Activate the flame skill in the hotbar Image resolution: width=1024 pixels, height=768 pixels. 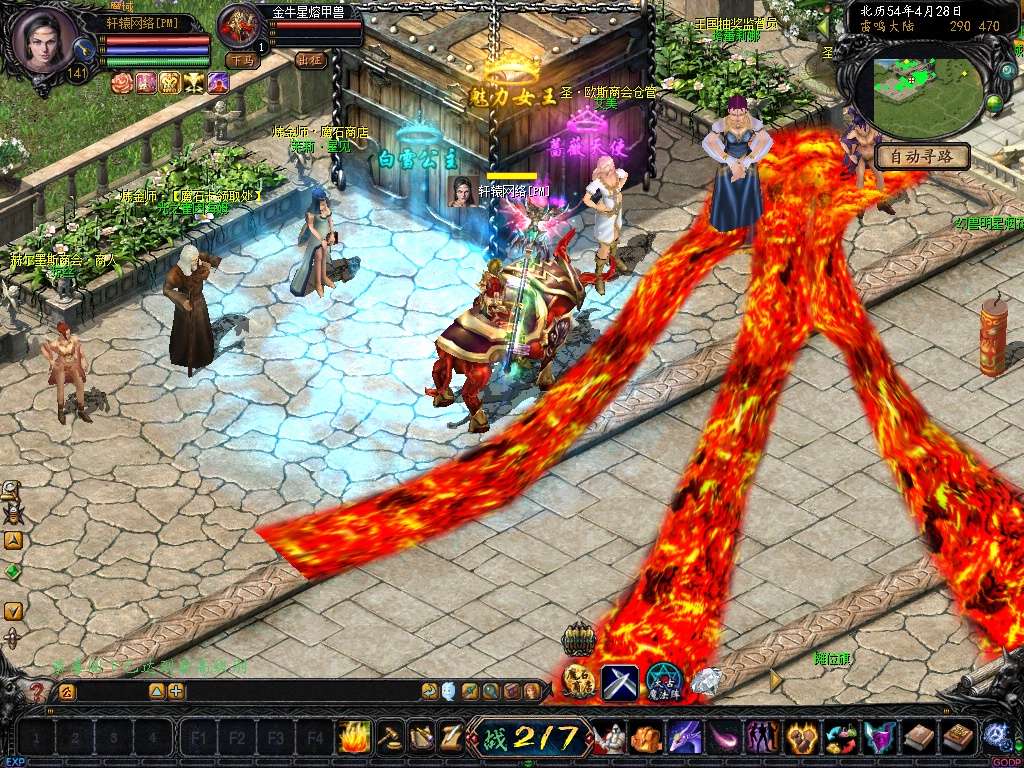pyautogui.click(x=354, y=737)
